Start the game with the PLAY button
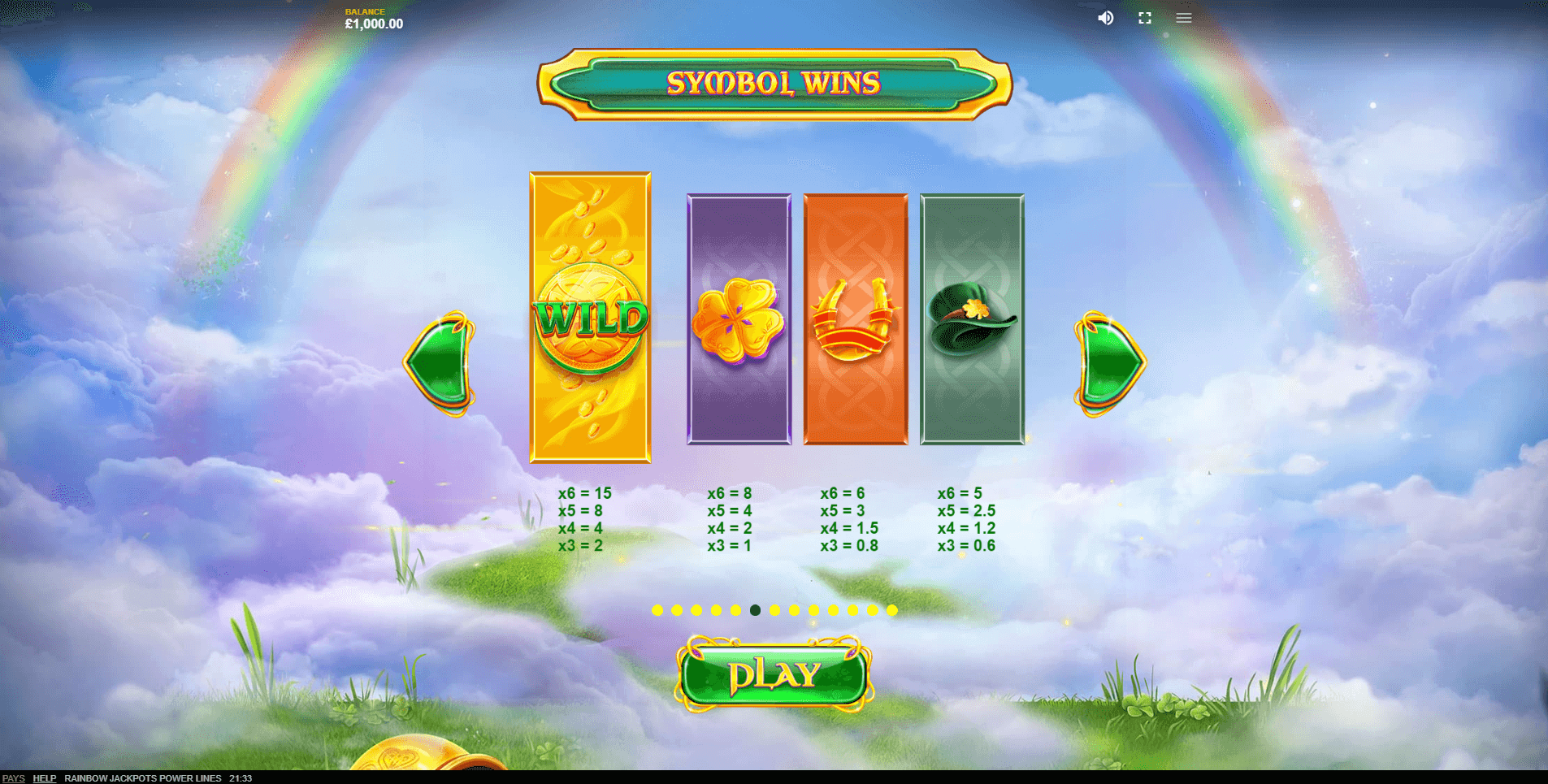This screenshot has height=784, width=1548. [x=774, y=674]
